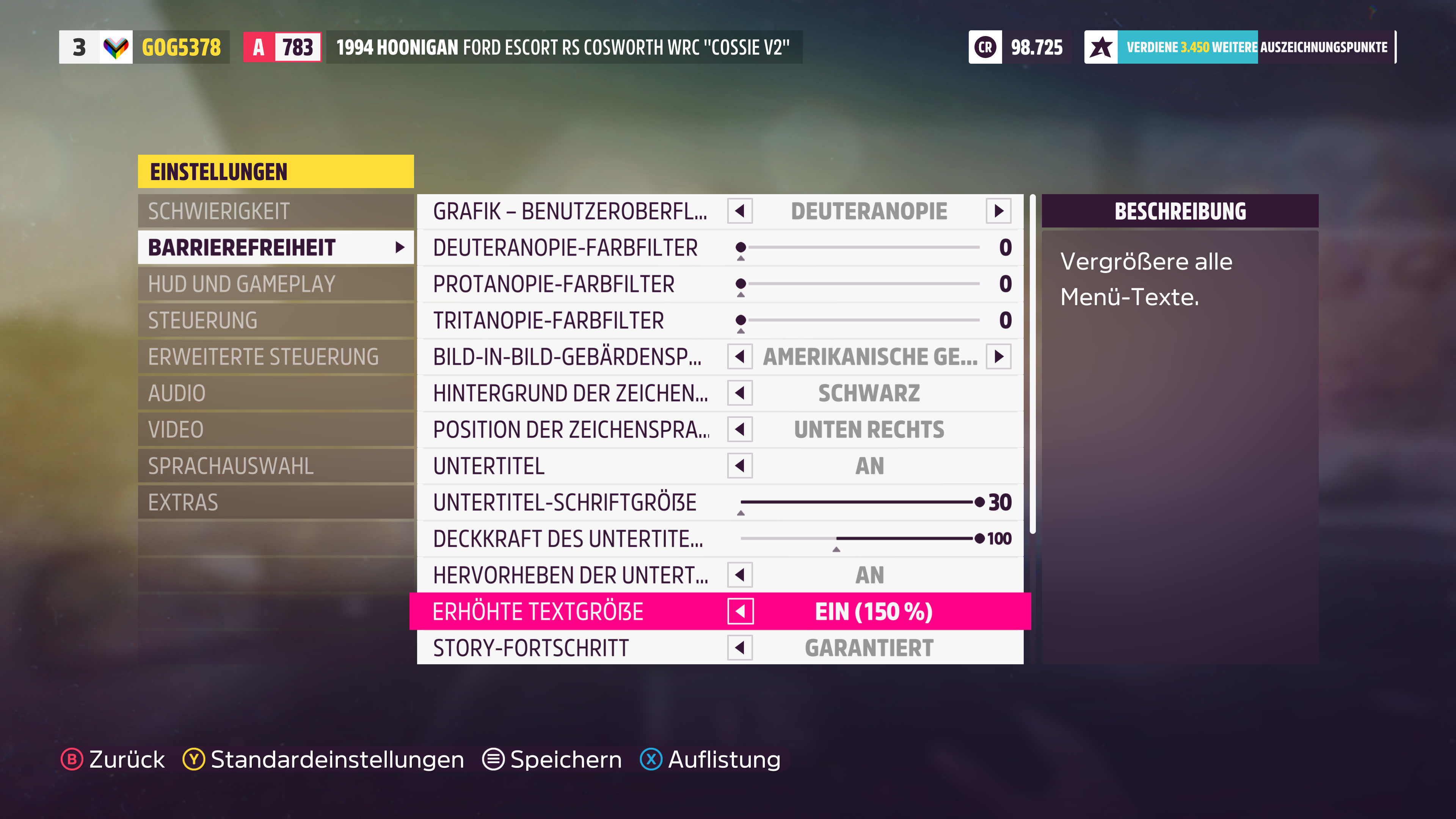1456x819 pixels.
Task: Click left arrow next to Garantiert
Action: click(740, 648)
